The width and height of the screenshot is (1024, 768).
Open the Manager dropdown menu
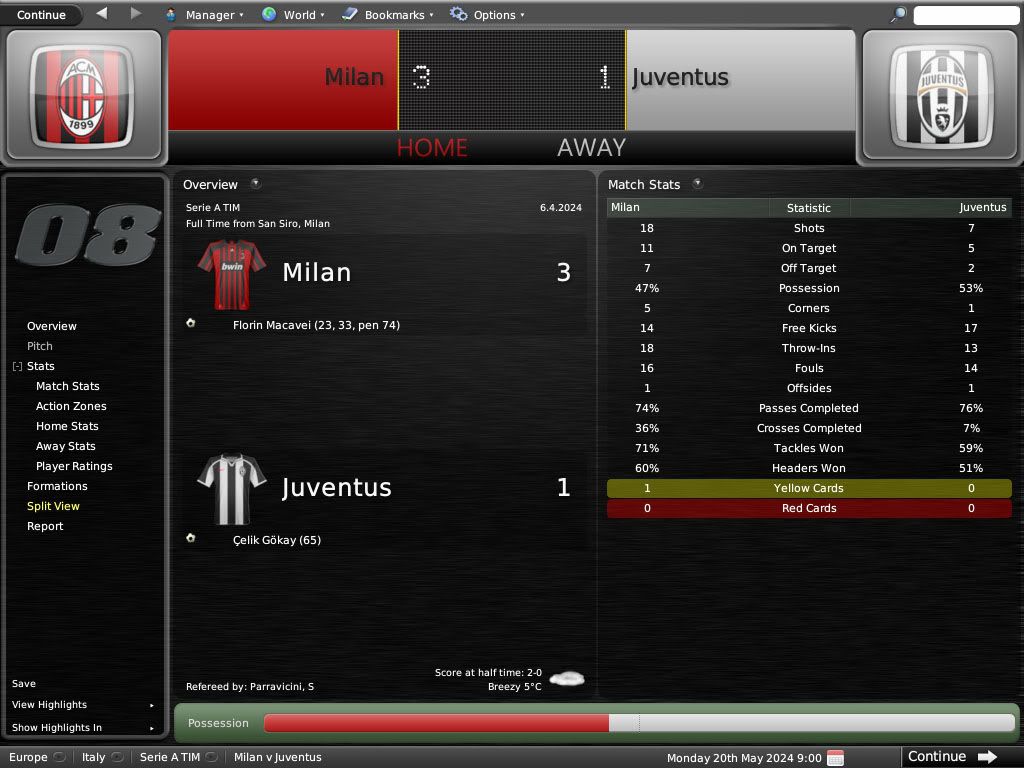pos(203,15)
